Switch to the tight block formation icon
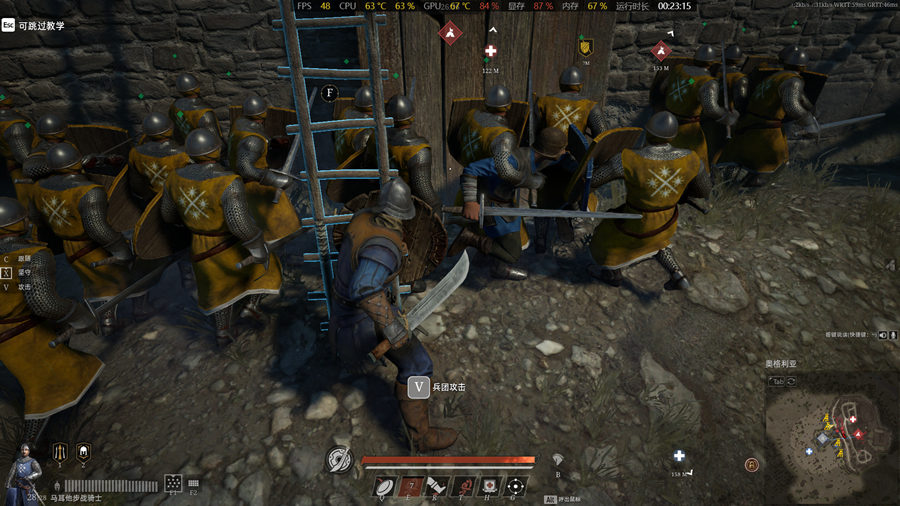Viewport: 900px width, 506px height. 193,482
